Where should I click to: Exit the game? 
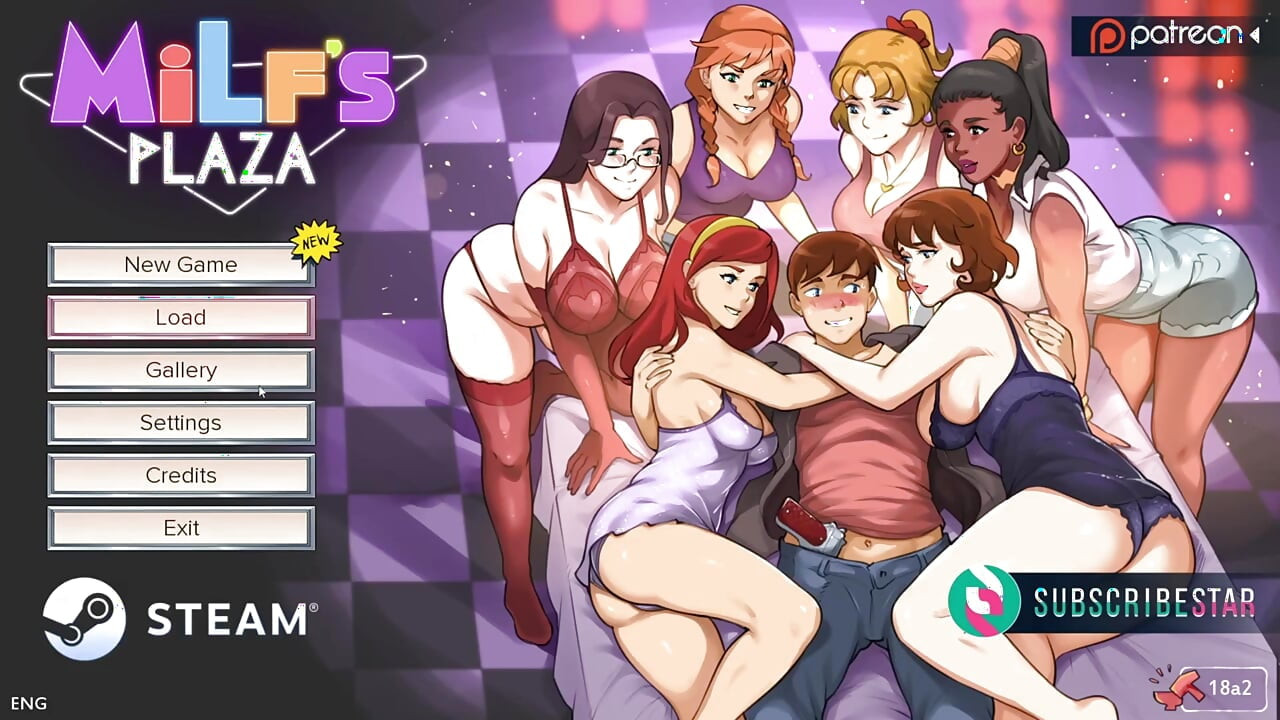tap(180, 527)
